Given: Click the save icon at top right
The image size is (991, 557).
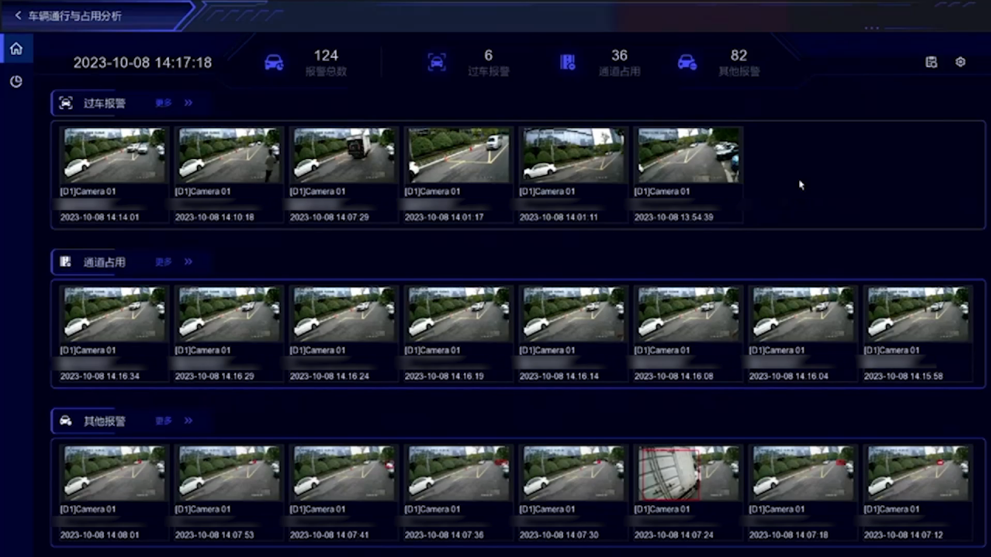Looking at the screenshot, I should click(x=931, y=62).
